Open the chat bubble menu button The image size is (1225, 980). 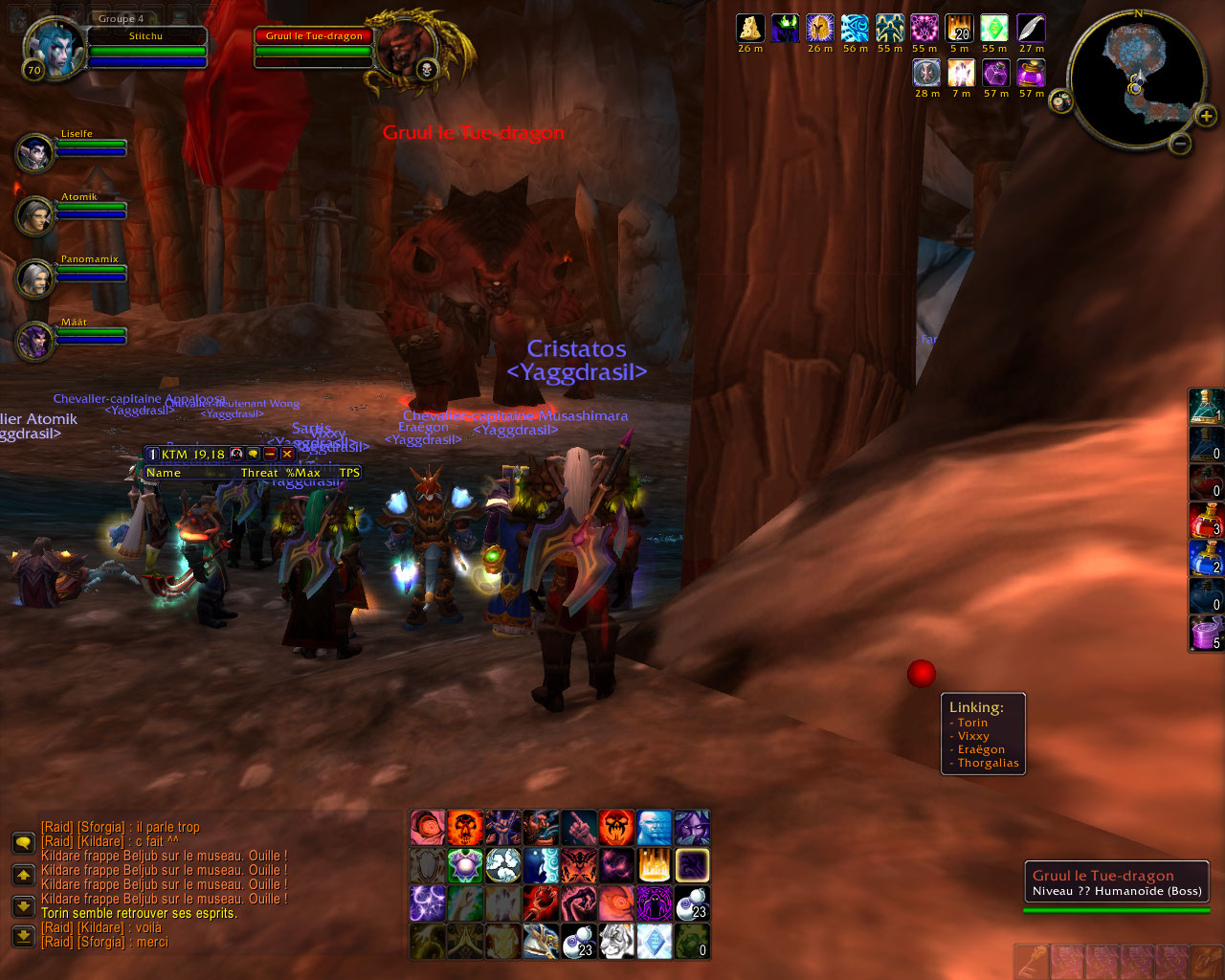(x=23, y=842)
